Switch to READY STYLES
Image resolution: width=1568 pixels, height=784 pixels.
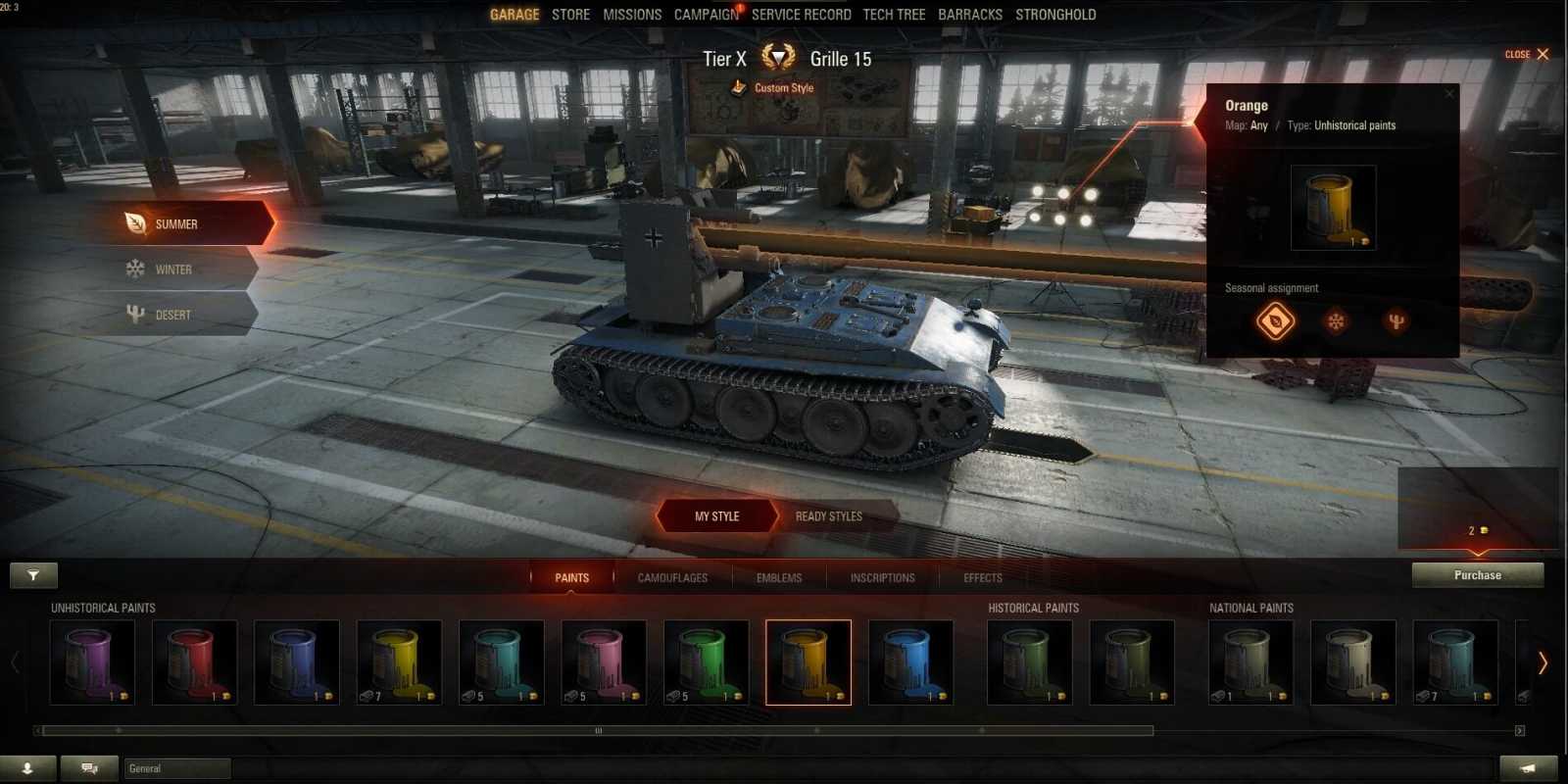click(828, 515)
